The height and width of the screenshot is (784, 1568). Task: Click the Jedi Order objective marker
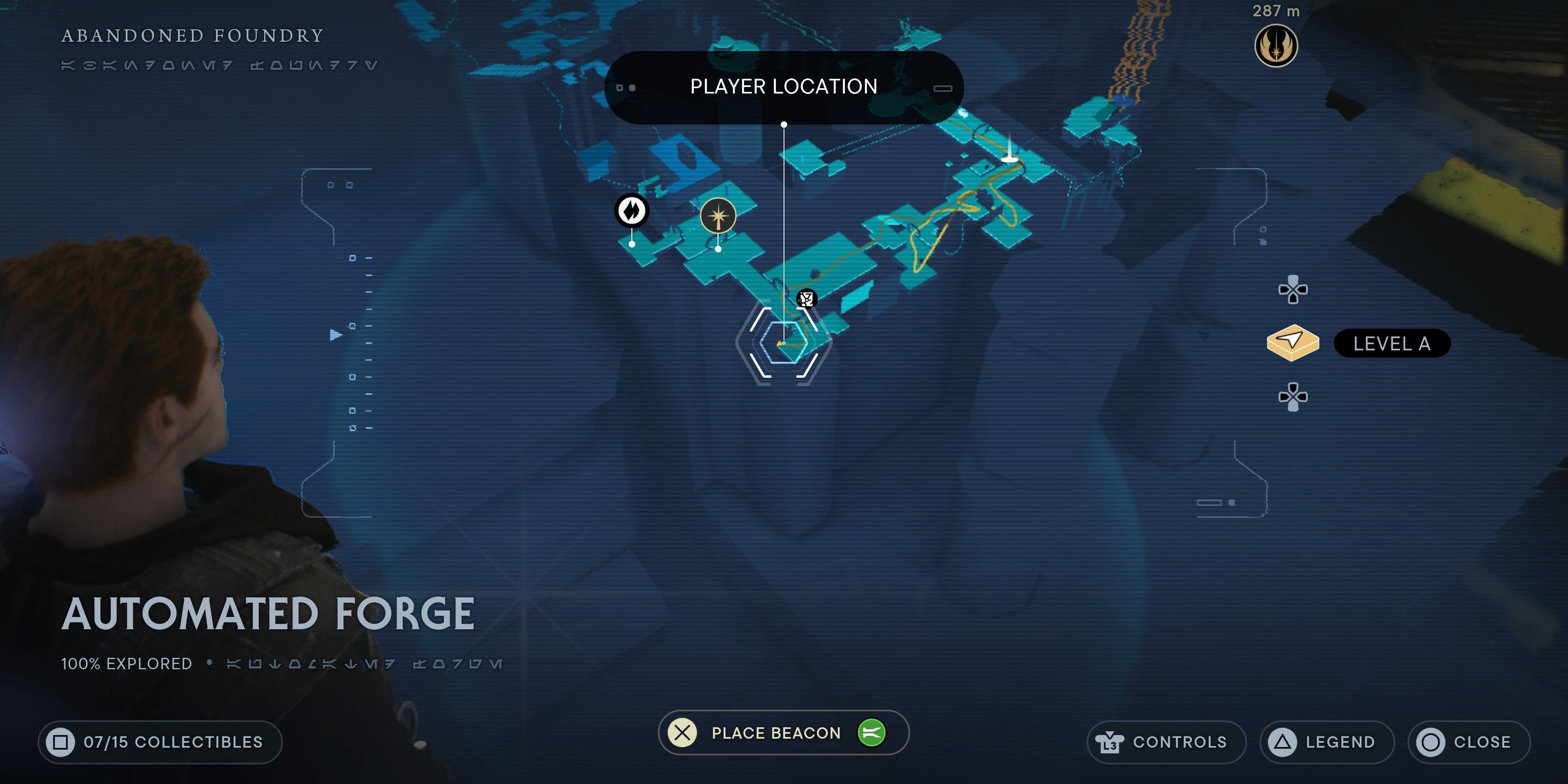click(1276, 46)
